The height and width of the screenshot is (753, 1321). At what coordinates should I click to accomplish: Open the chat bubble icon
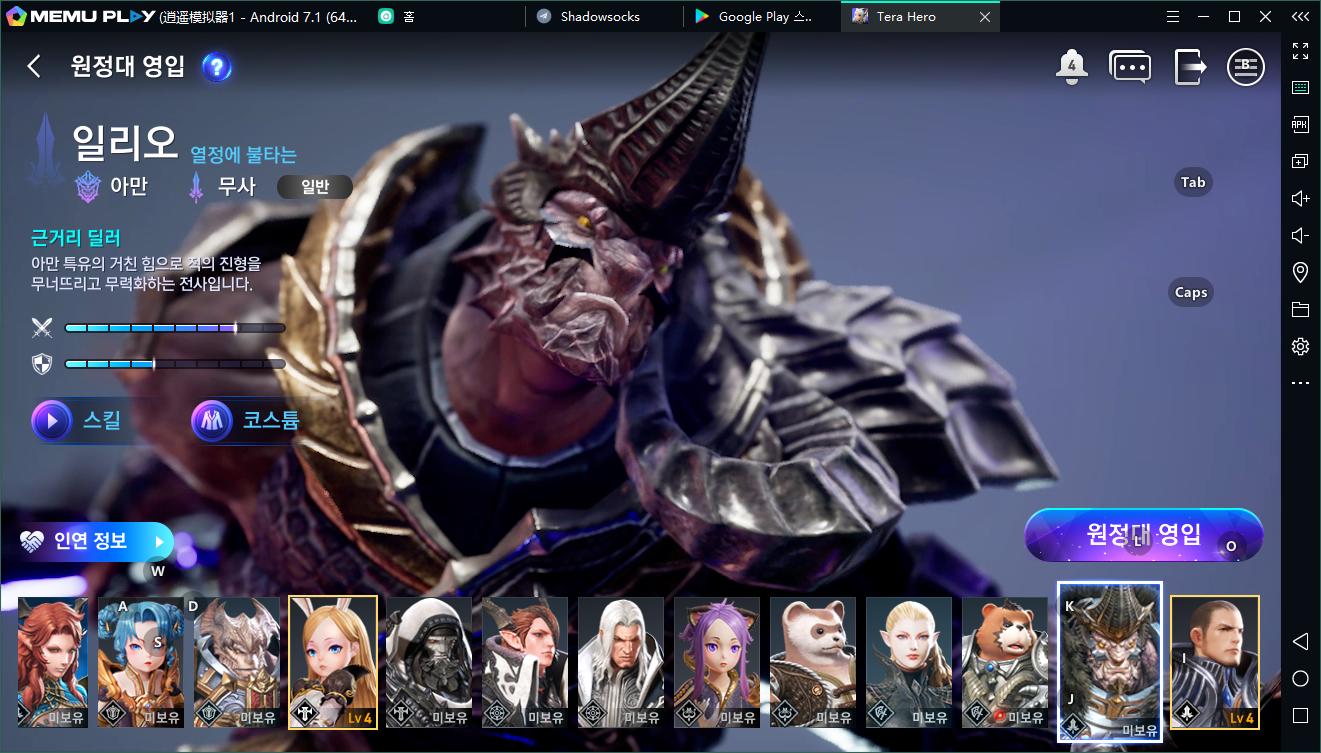(x=1130, y=67)
